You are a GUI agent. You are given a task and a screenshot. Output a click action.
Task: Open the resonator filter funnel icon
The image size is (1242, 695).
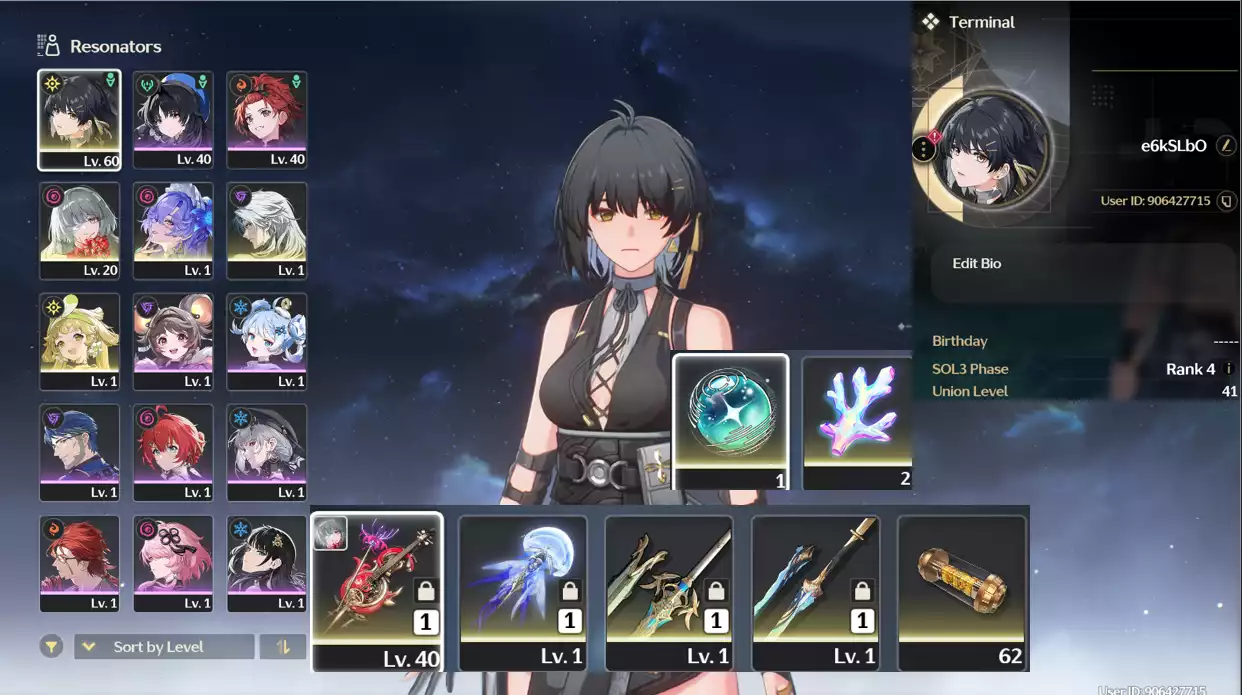(x=51, y=647)
